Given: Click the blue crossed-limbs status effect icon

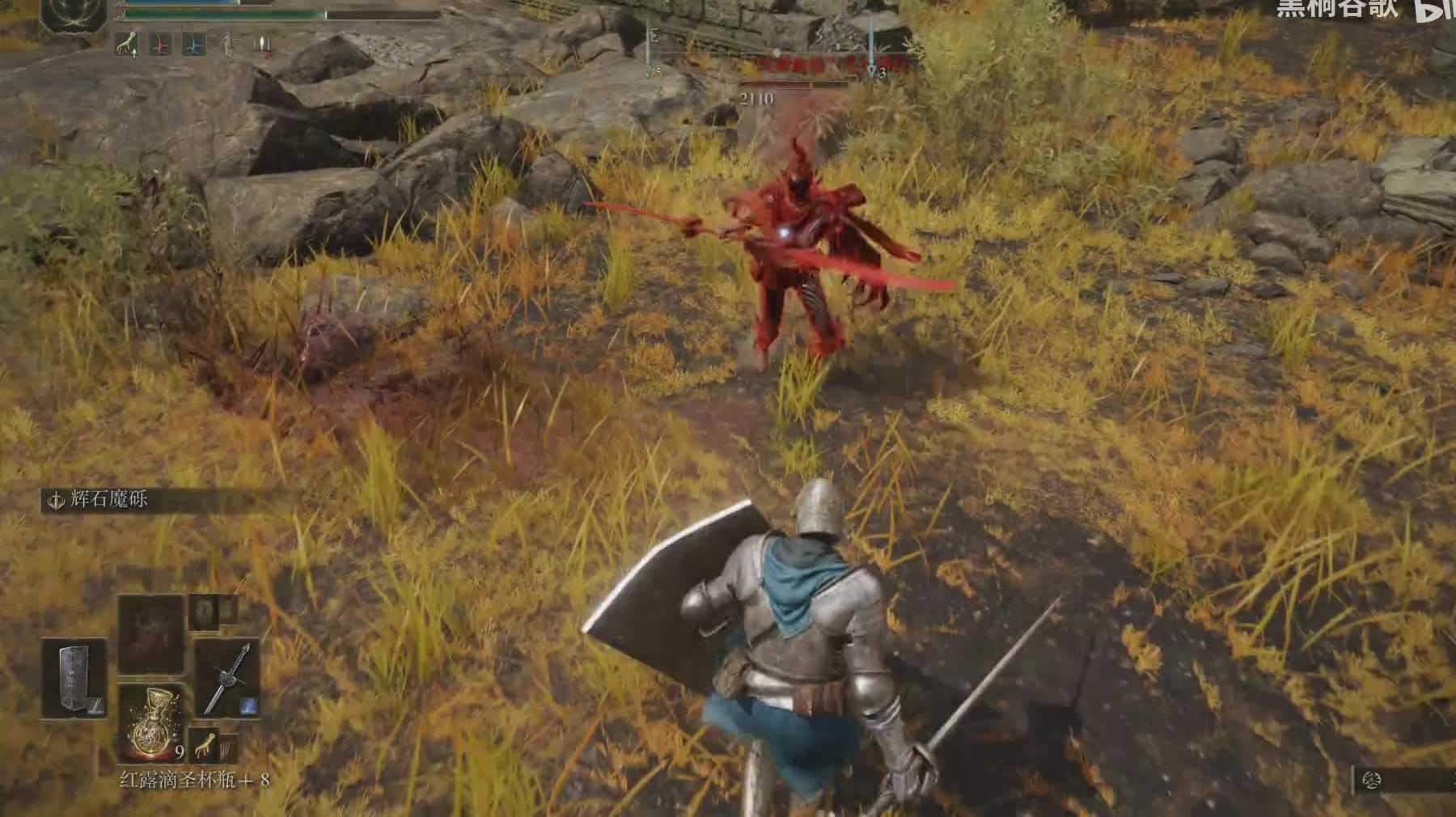Looking at the screenshot, I should pos(193,44).
